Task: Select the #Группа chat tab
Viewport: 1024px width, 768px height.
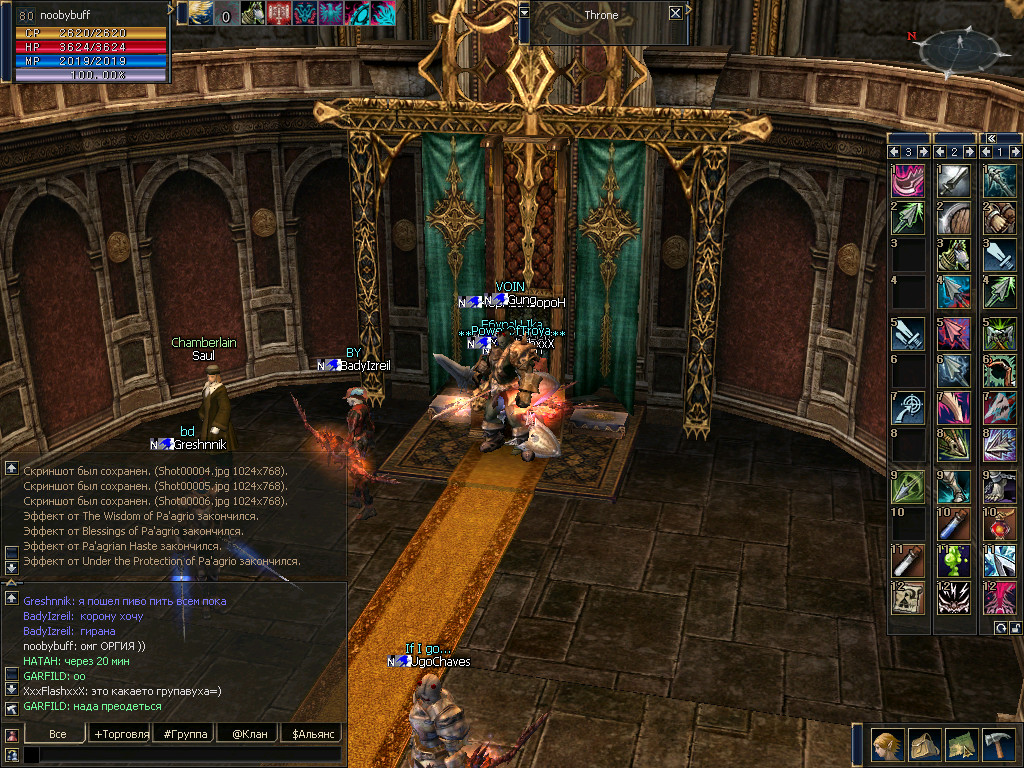Action: point(186,734)
